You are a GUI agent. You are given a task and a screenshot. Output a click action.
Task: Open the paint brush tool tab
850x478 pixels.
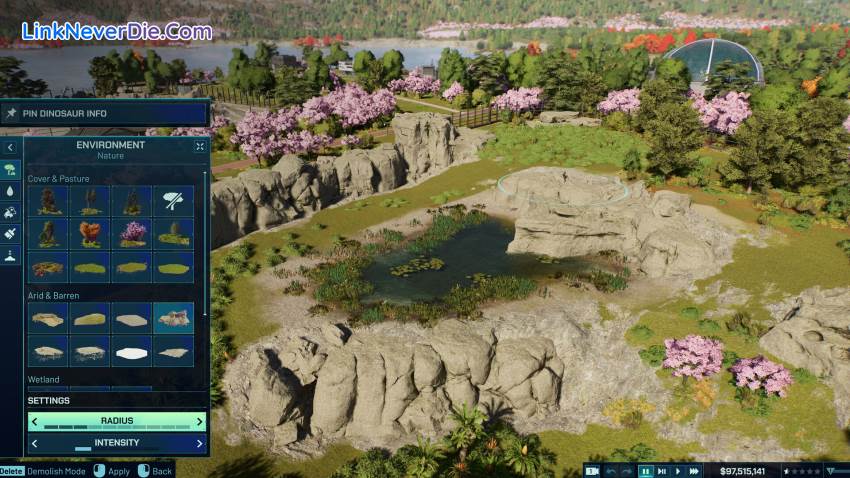pos(10,233)
